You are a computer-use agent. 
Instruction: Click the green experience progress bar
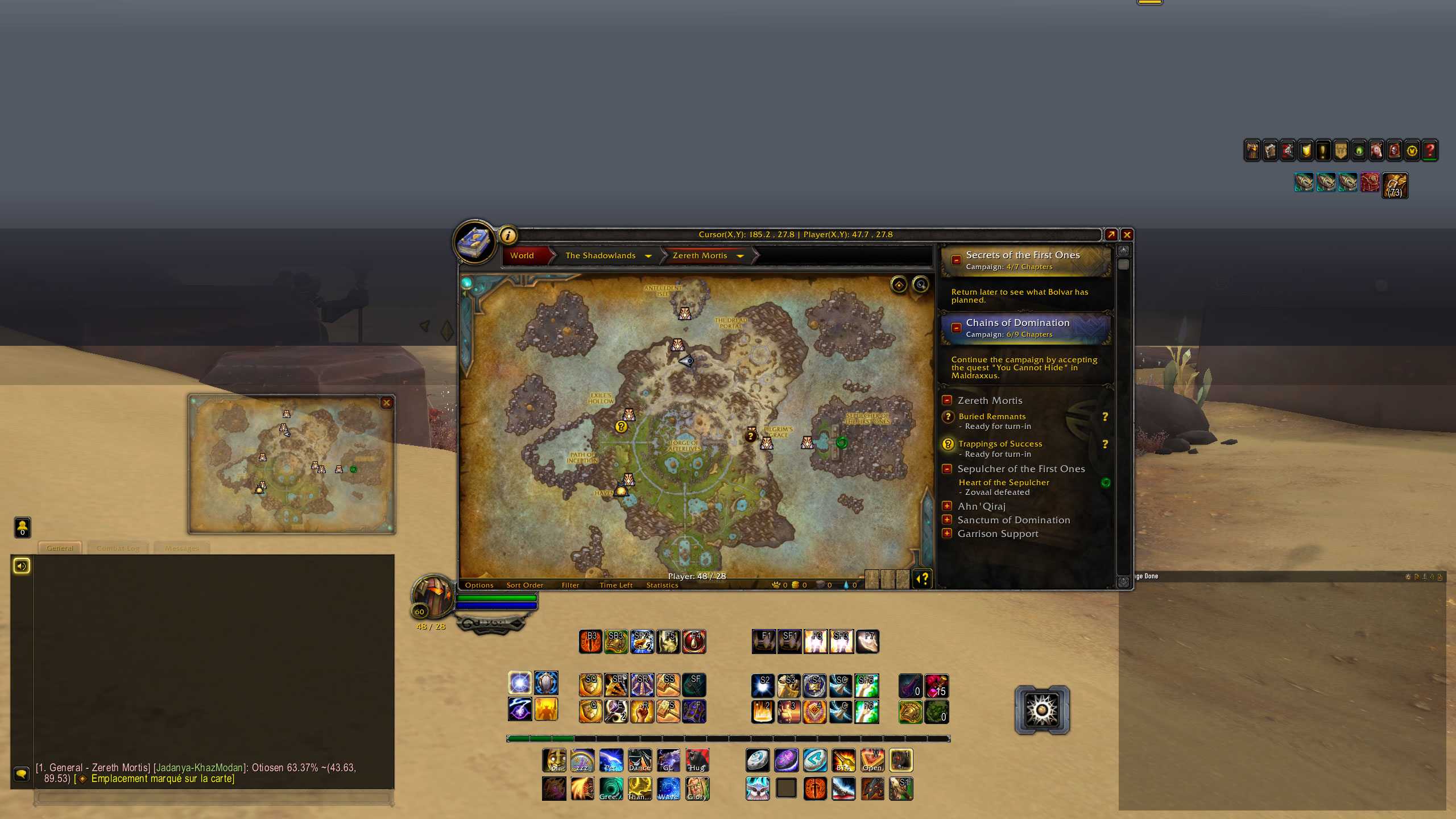pyautogui.click(x=540, y=738)
